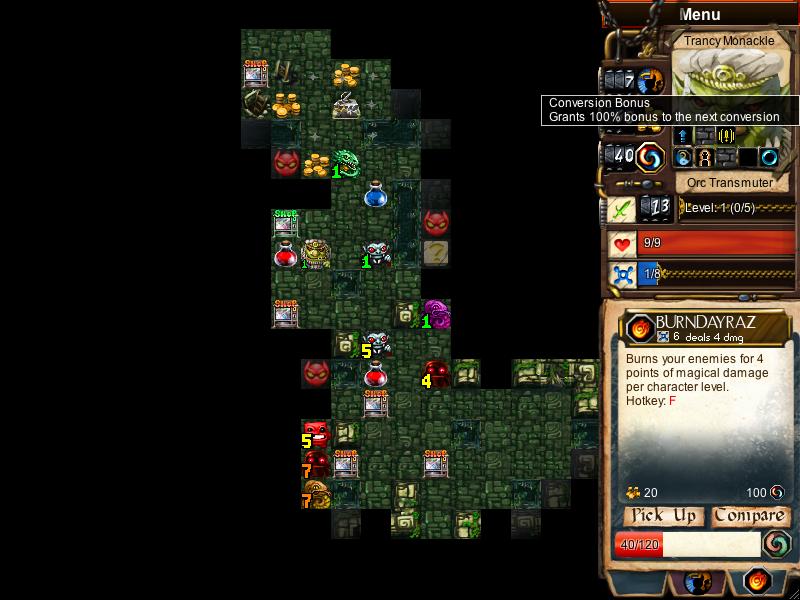Pick Up the Burndayraz glyph
Screen dimensions: 800x600
660,516
